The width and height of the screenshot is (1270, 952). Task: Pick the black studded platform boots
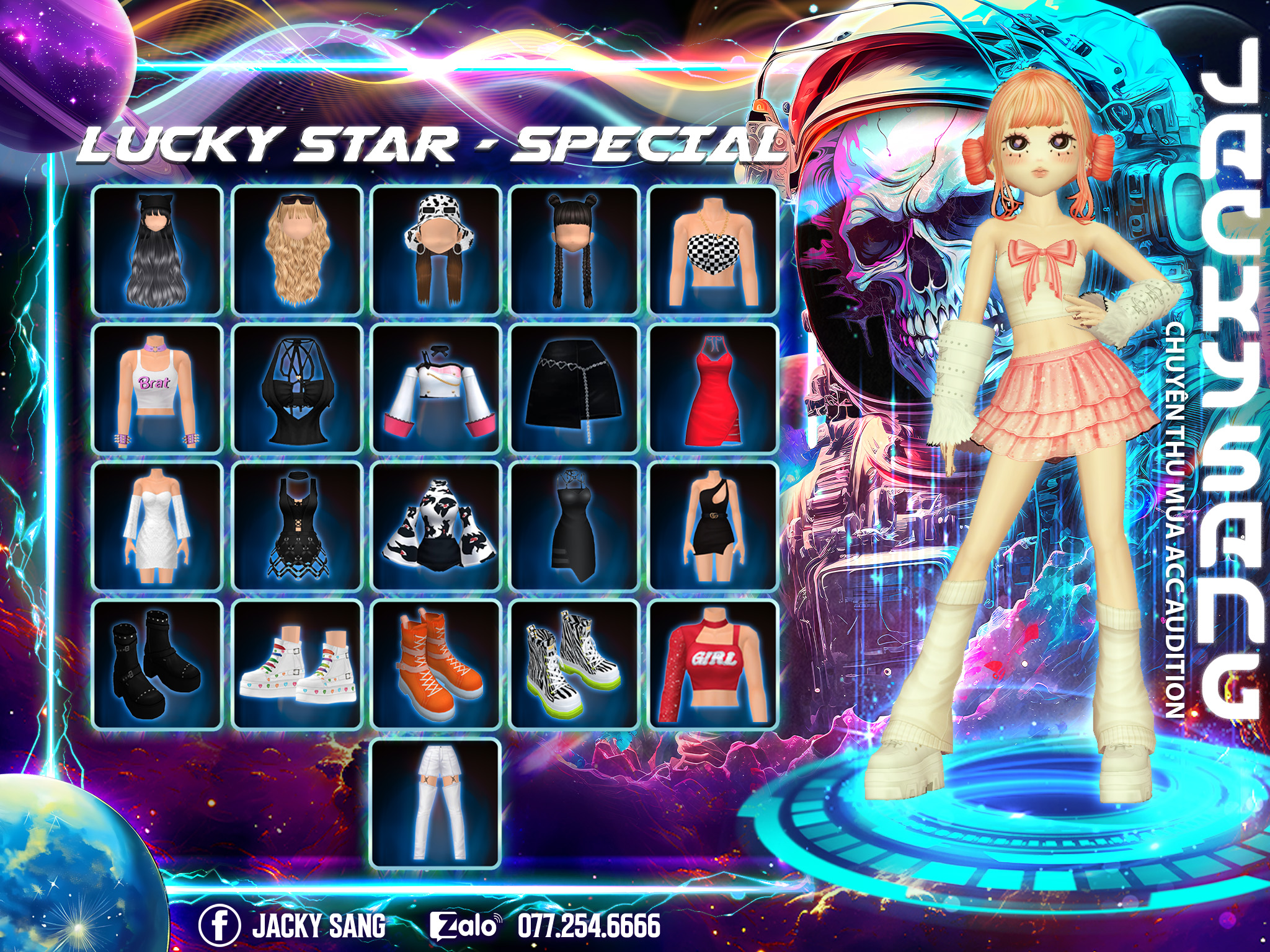[157, 665]
